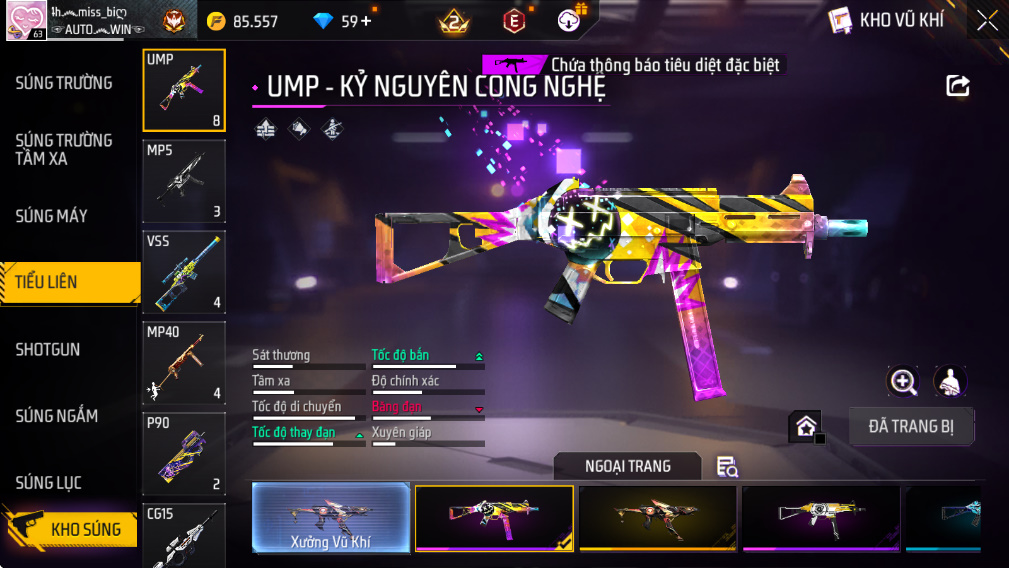
Task: Share the UMP skin
Action: pyautogui.click(x=958, y=86)
